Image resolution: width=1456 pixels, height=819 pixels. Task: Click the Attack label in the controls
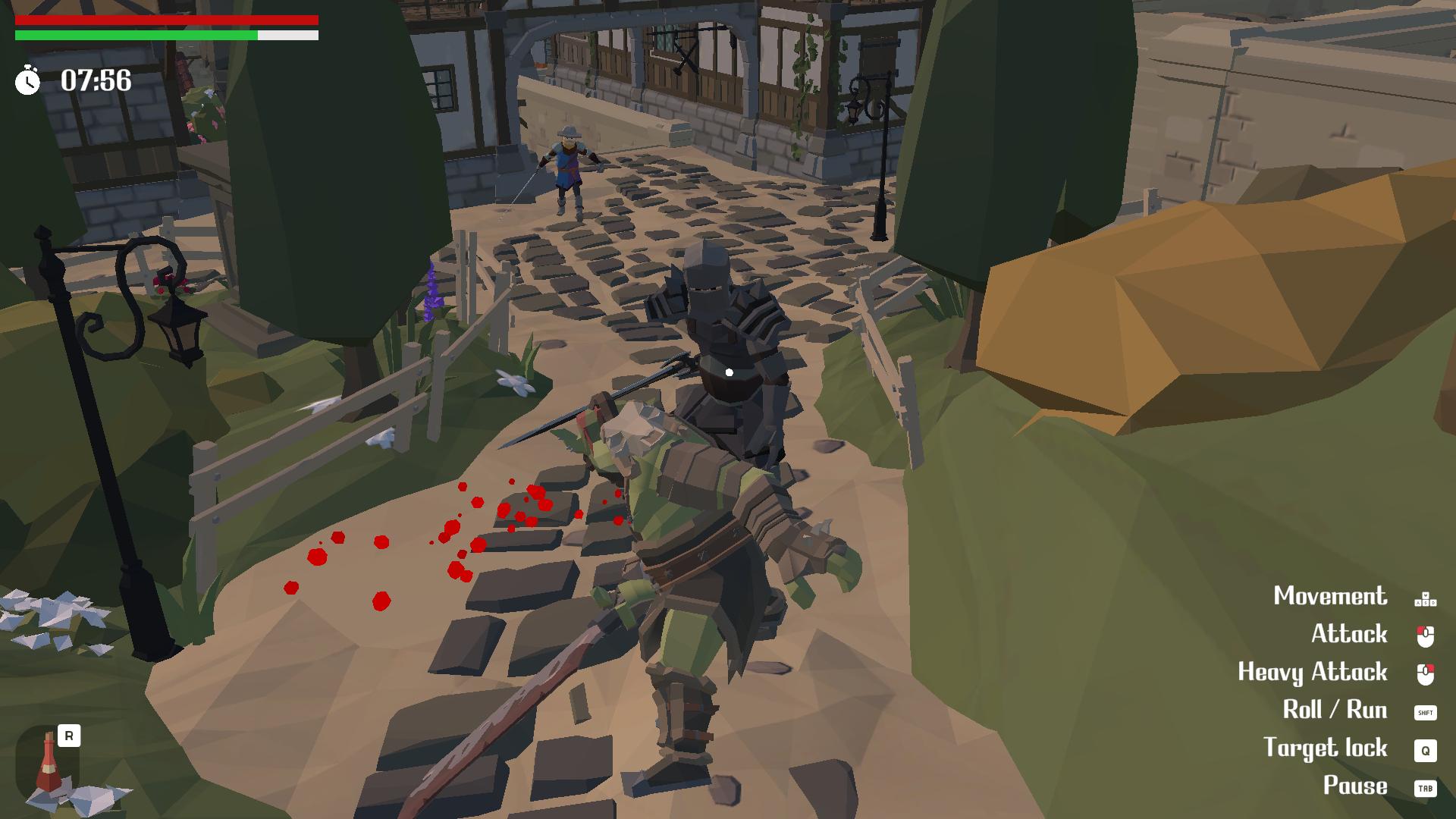[1350, 634]
